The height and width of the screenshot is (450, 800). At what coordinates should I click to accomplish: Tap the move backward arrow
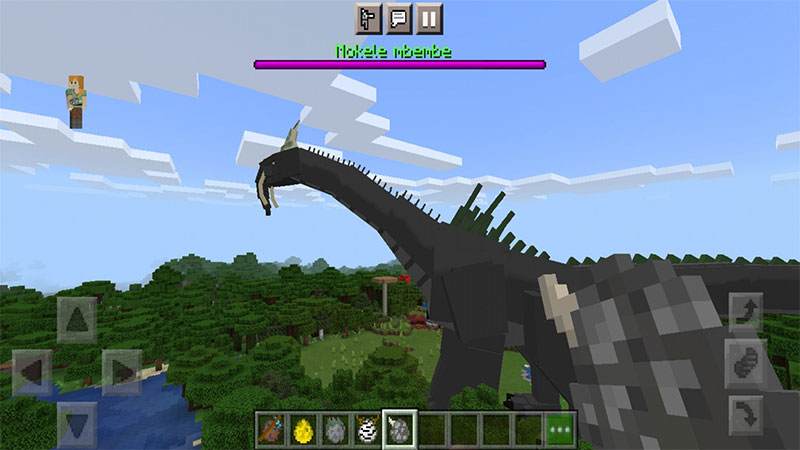click(x=76, y=420)
